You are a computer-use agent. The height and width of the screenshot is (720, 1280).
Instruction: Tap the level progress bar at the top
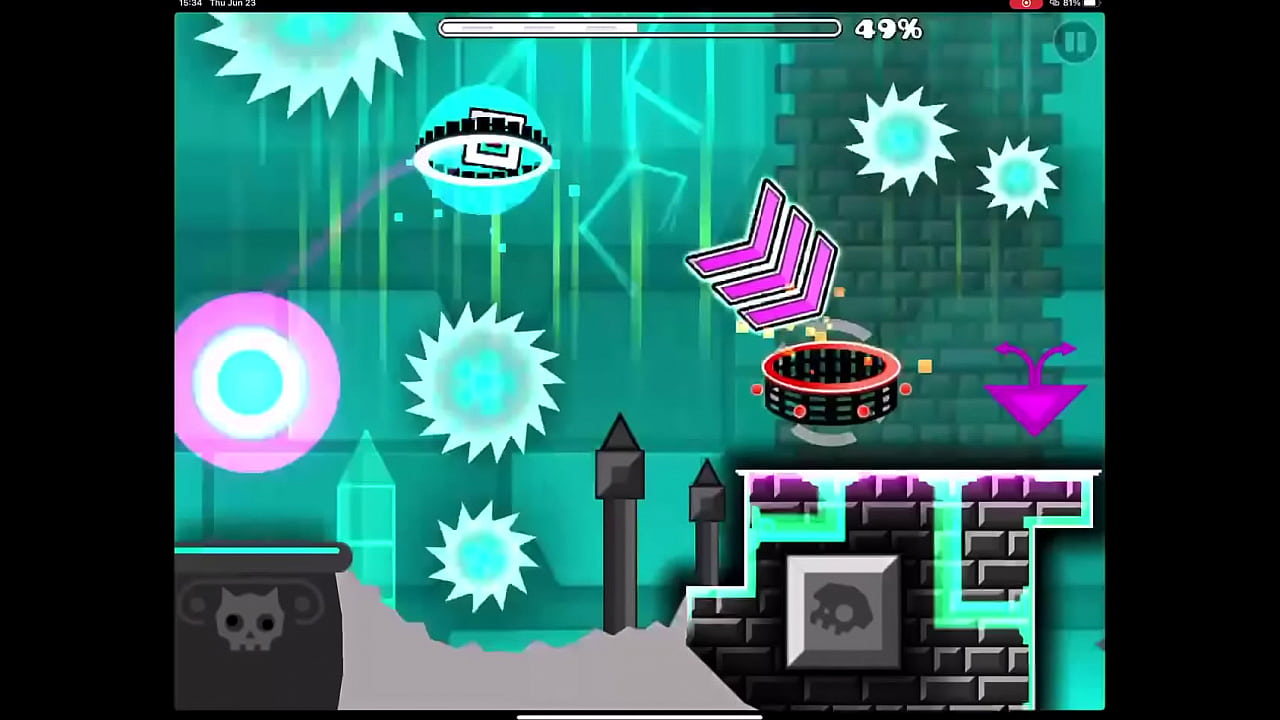tap(640, 28)
